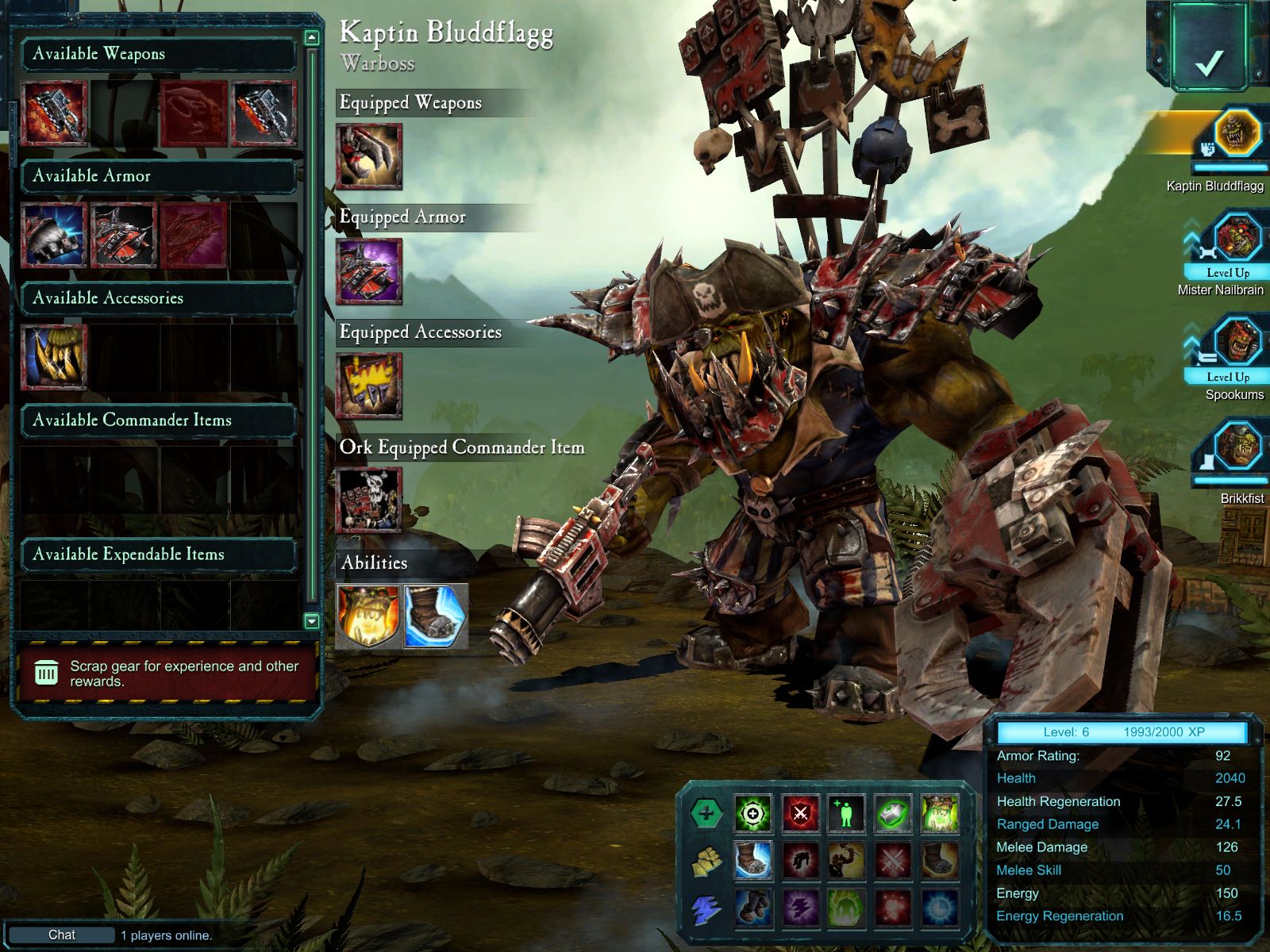
Task: Open the scrap gear for experience button
Action: 167,674
